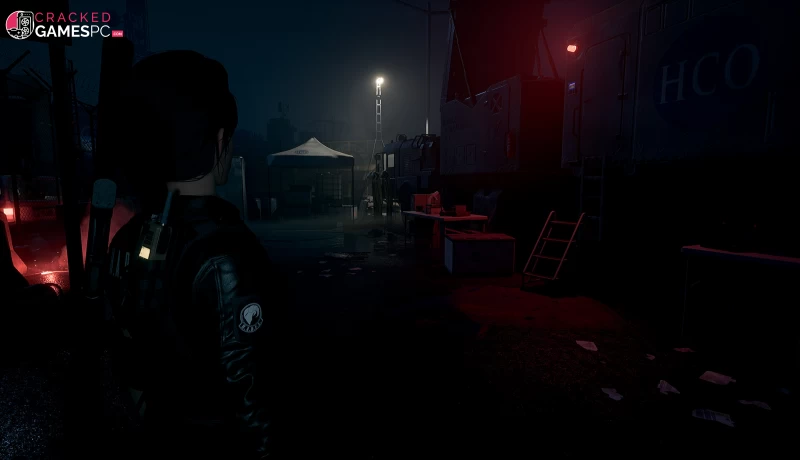Screen dimensions: 800x460
Task: Click the Cracked Games PC logo
Action: pos(63,24)
